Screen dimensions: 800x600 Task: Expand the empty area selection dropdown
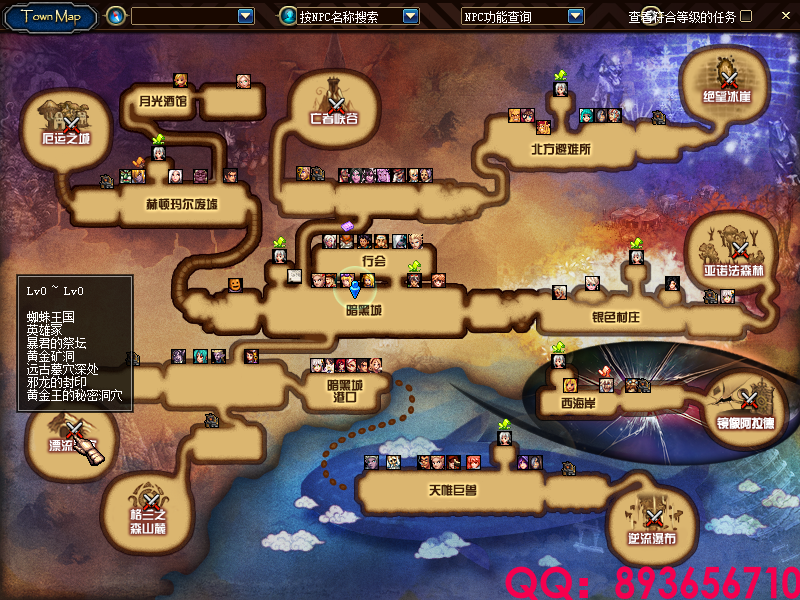click(x=246, y=16)
